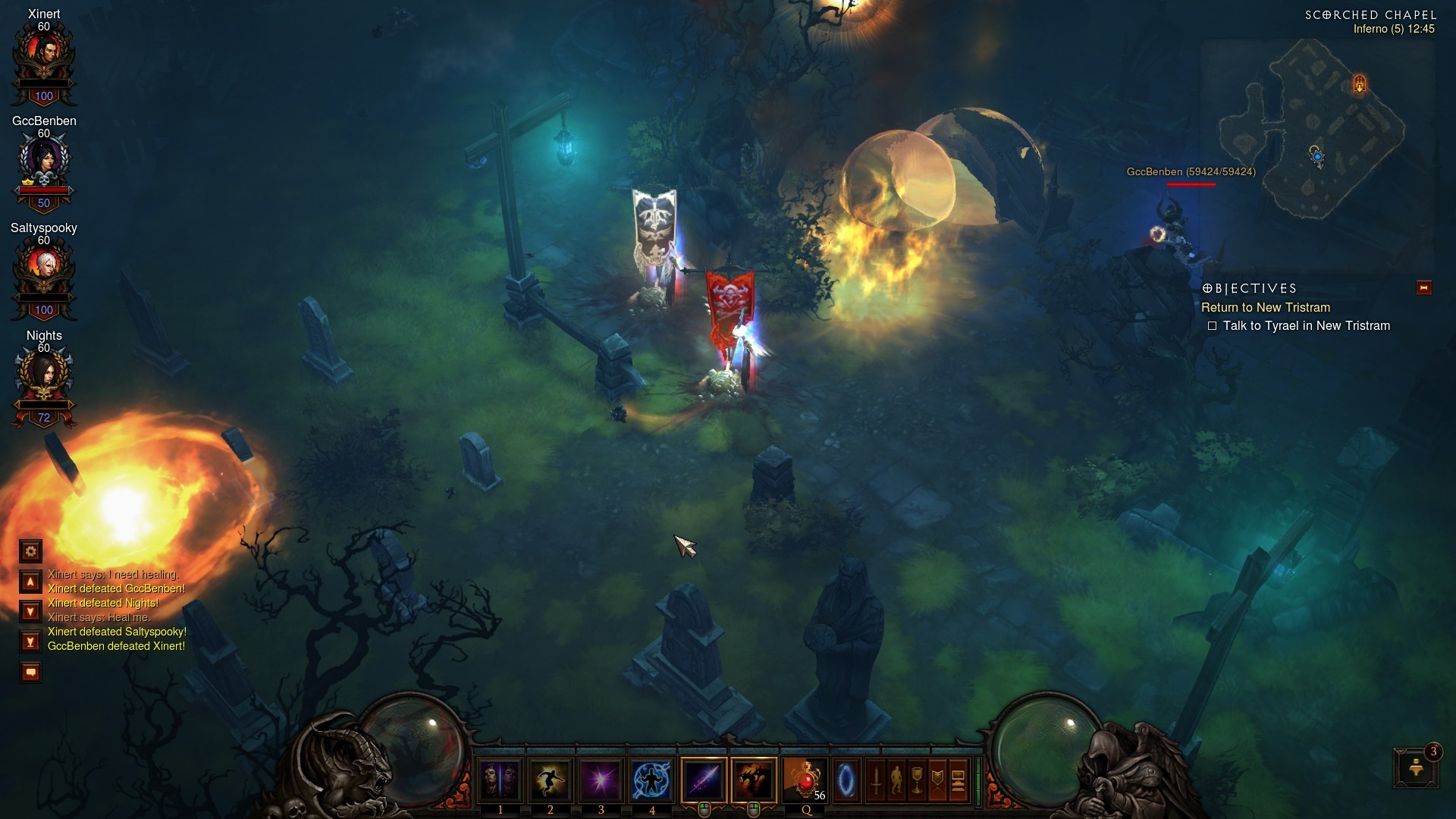Use the leaping-figure skill in slot 2

click(551, 780)
